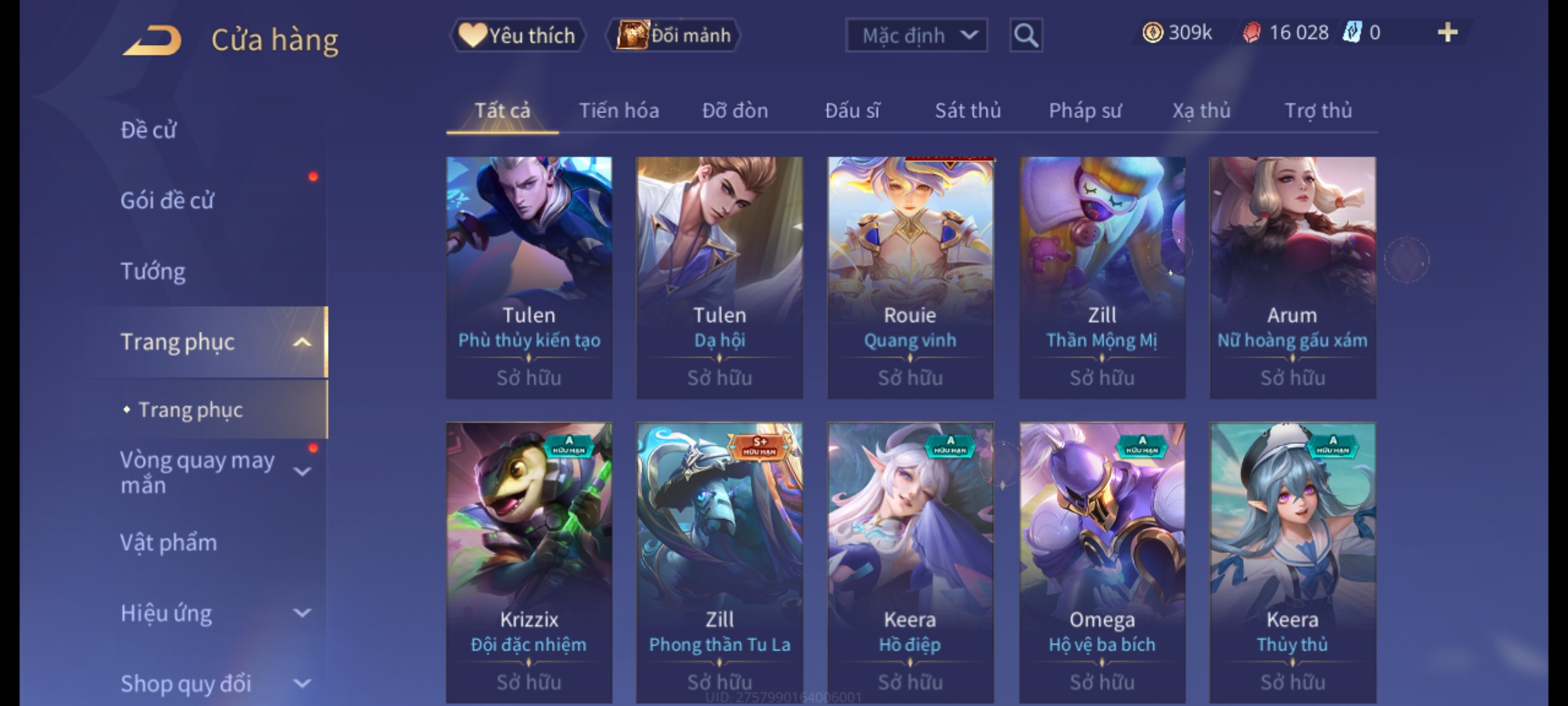Select the Sát thủ category tab
The height and width of the screenshot is (706, 1568).
click(x=967, y=111)
